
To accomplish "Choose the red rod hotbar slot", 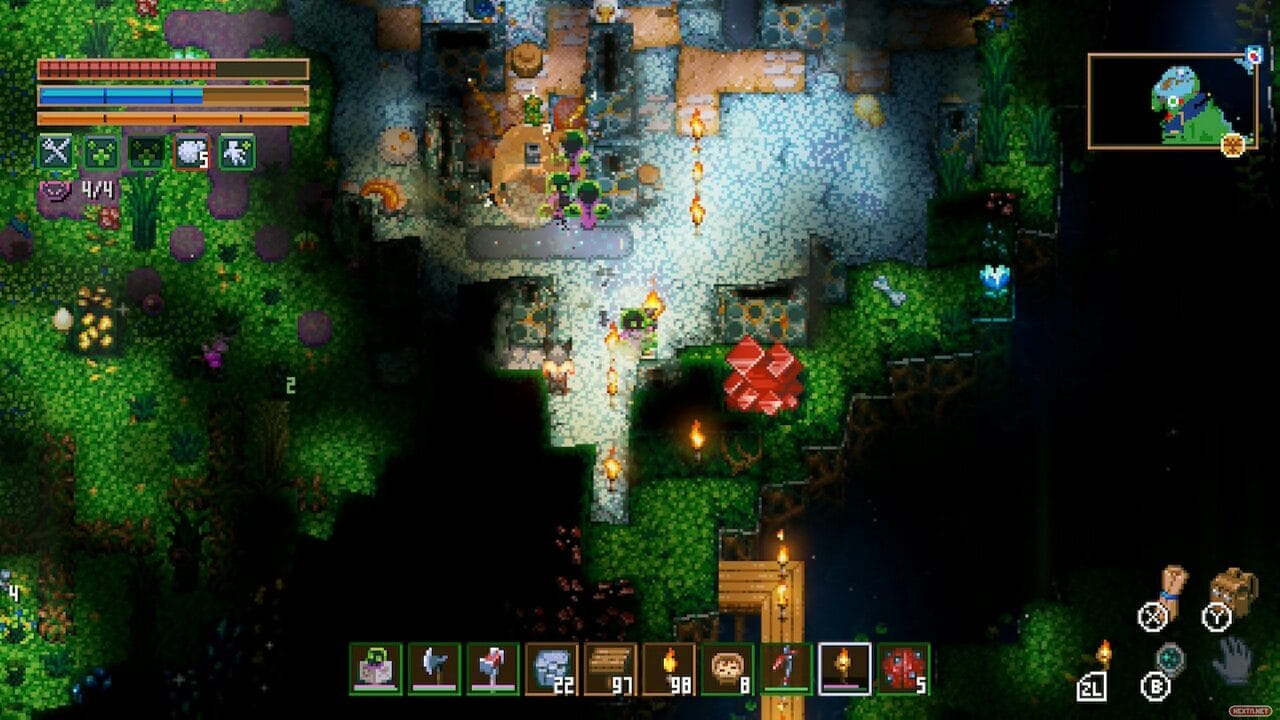I will pos(786,668).
